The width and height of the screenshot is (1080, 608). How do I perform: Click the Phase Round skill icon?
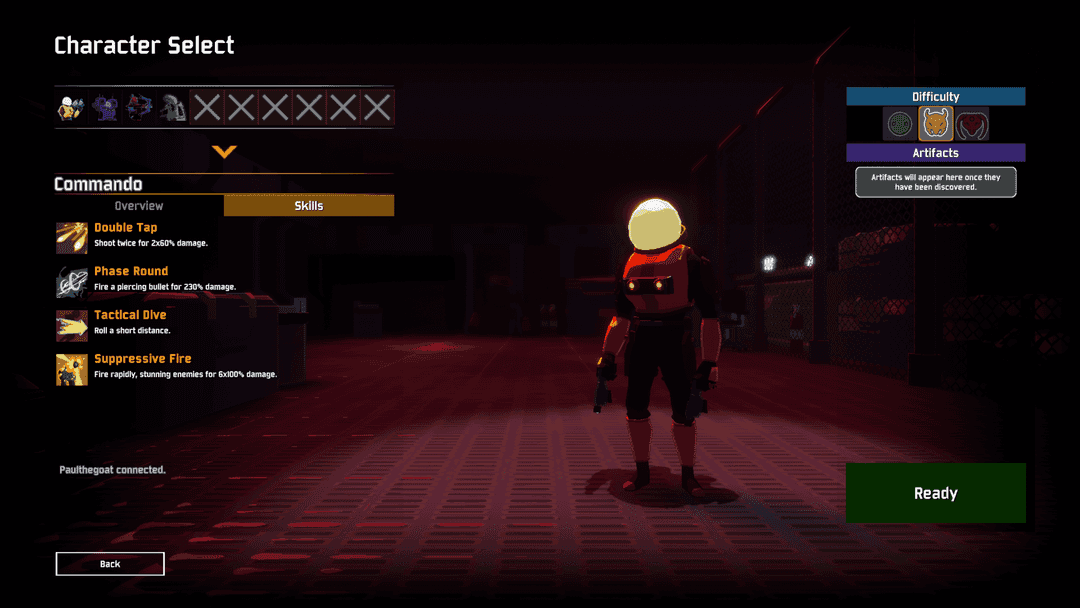click(x=72, y=282)
